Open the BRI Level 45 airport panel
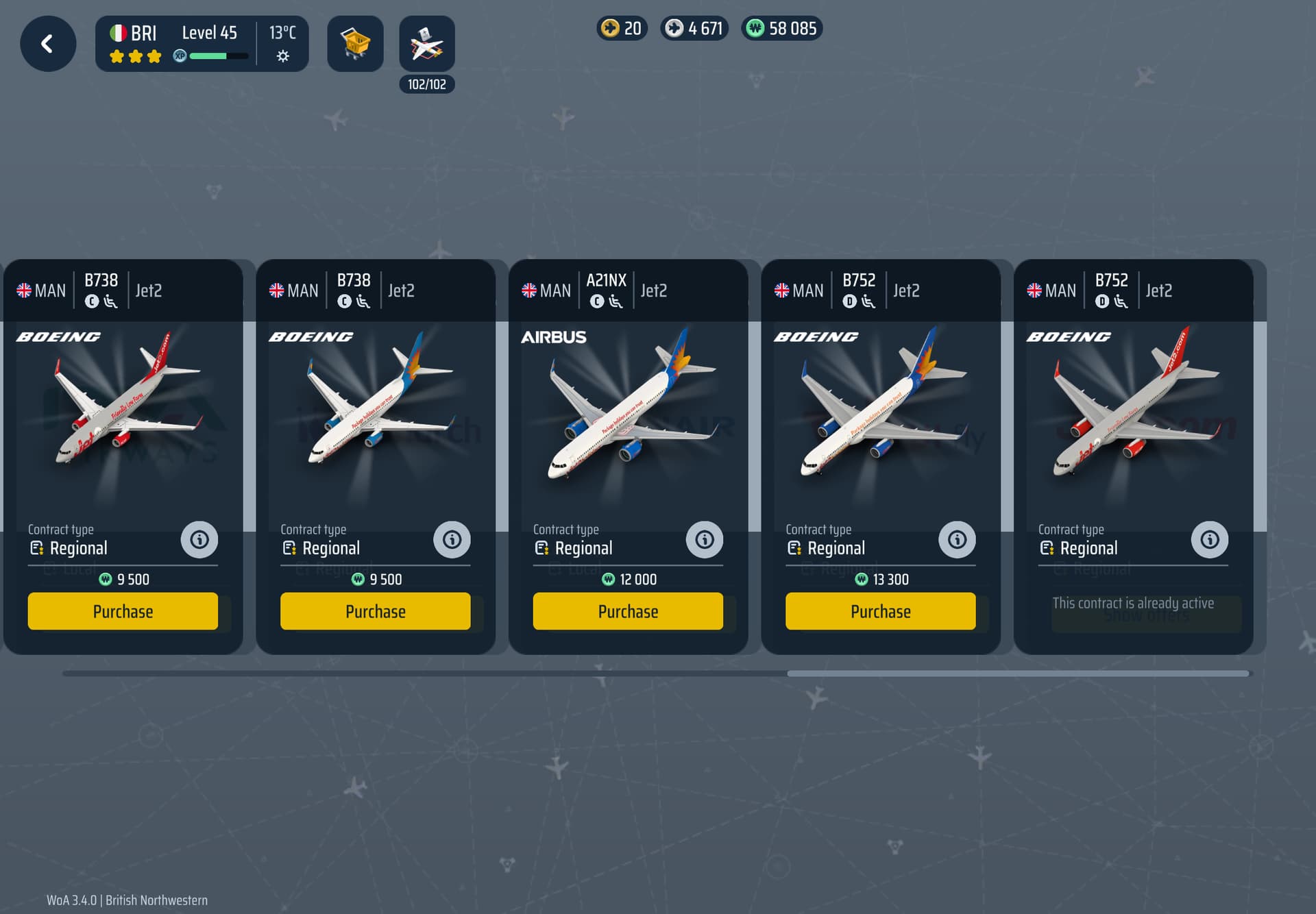1316x914 pixels. tap(202, 44)
